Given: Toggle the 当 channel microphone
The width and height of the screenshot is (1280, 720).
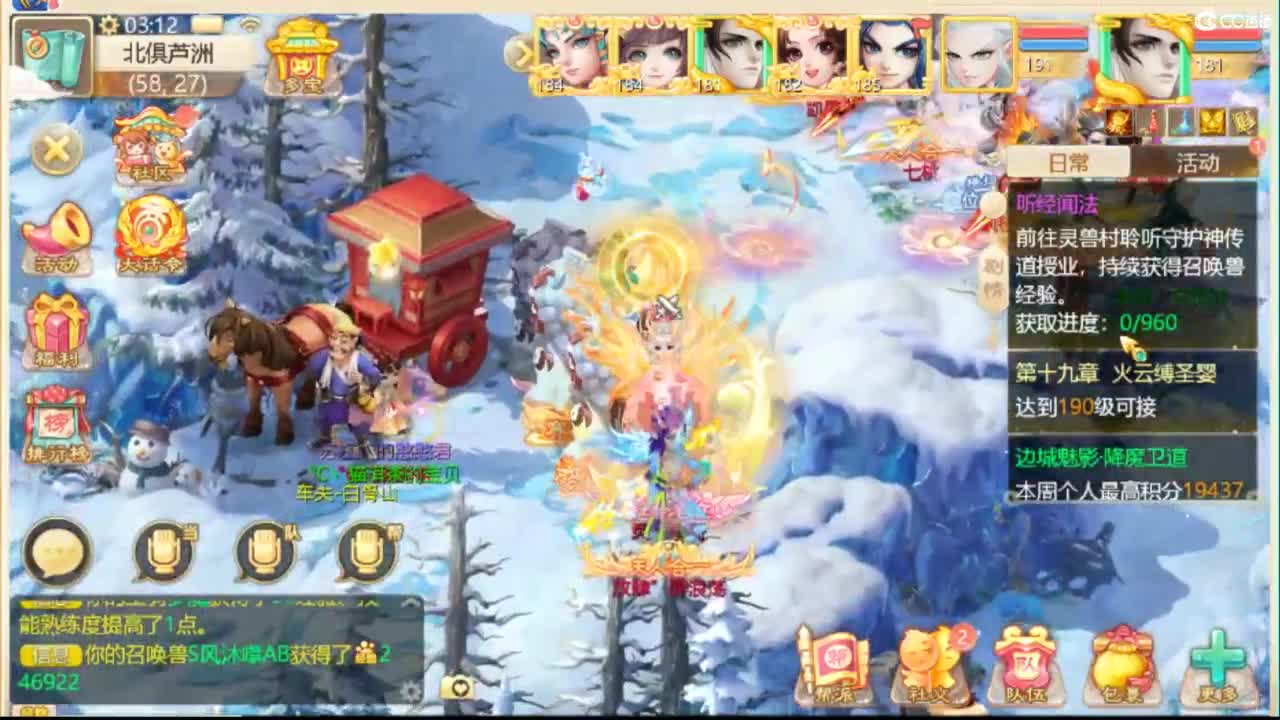Looking at the screenshot, I should tap(165, 550).
